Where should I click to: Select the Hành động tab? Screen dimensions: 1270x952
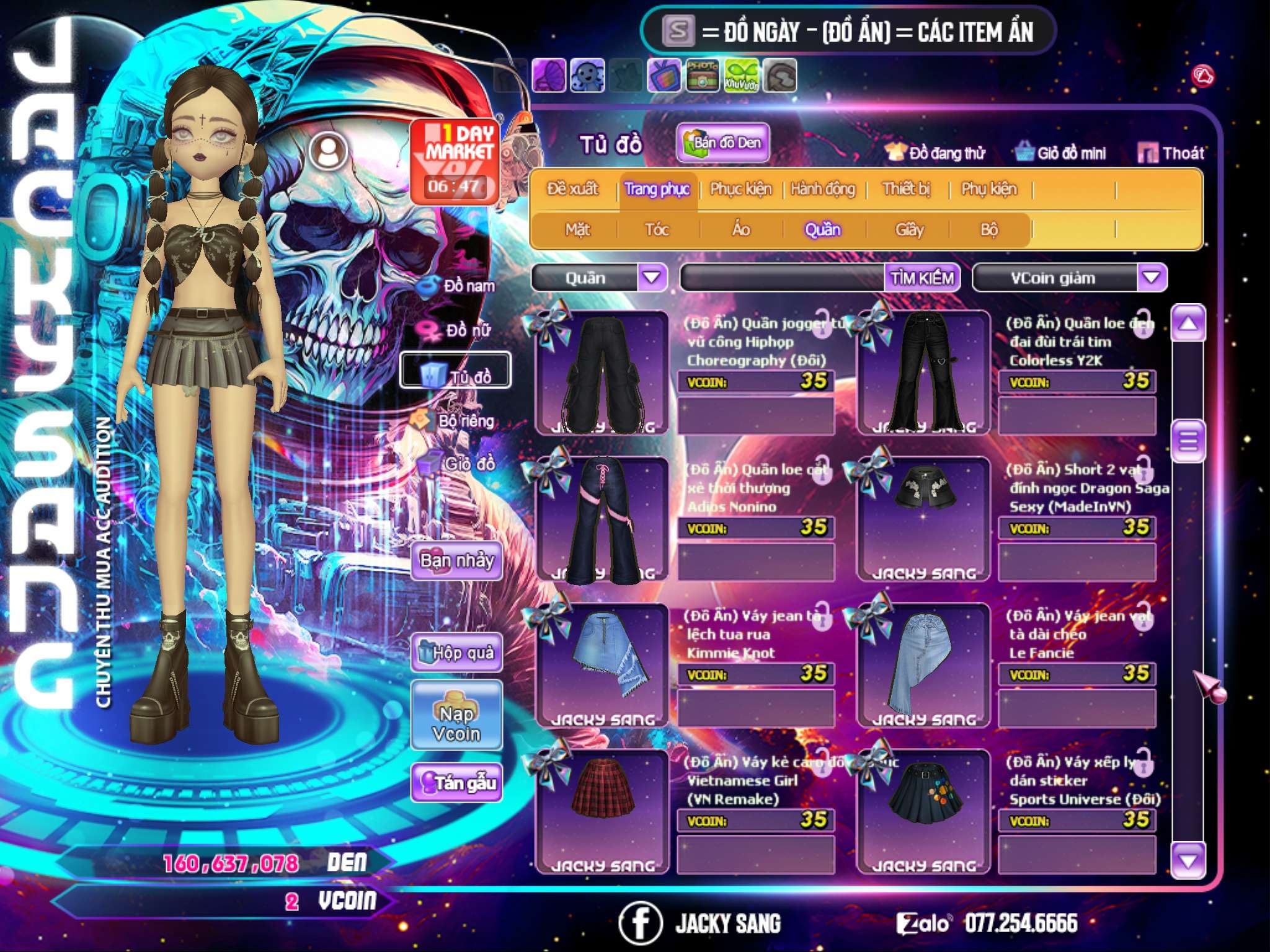823,189
